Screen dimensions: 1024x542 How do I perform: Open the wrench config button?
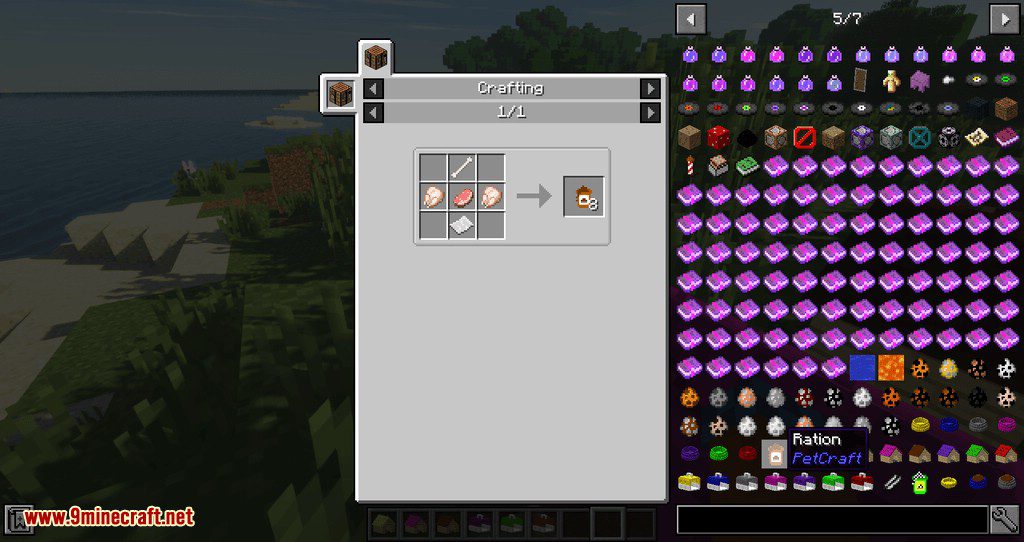[1004, 519]
